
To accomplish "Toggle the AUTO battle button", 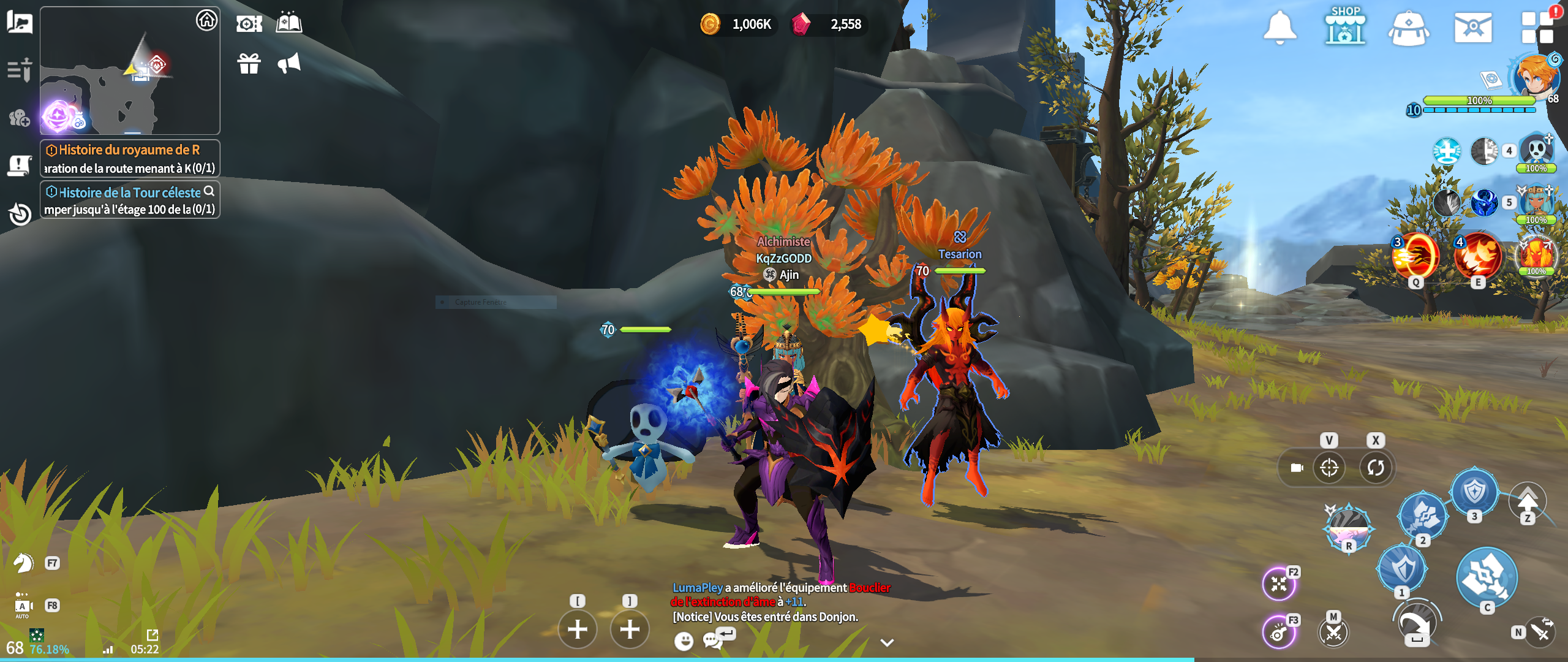I will pos(23,606).
